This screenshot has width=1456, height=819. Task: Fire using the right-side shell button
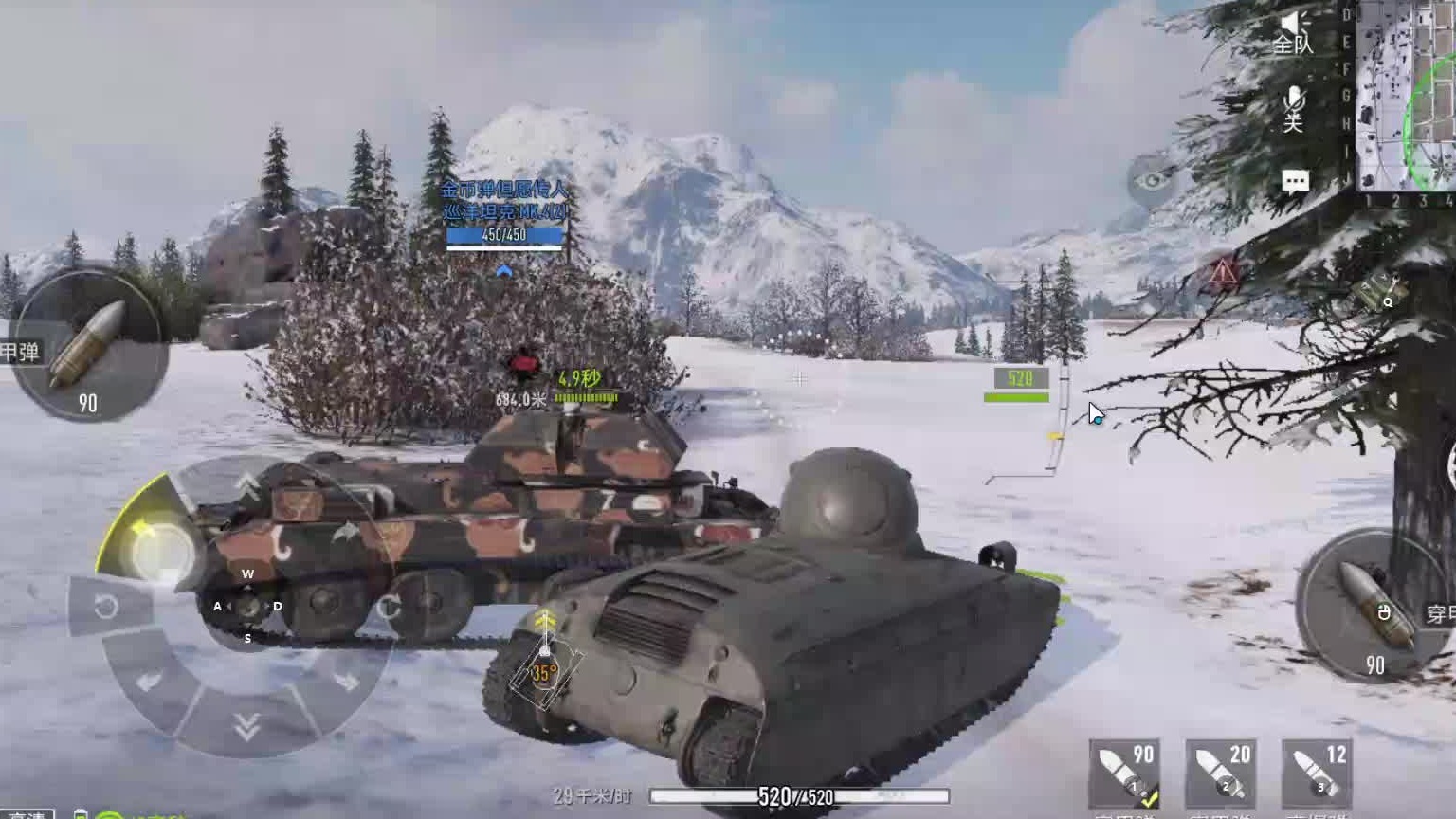[1374, 604]
